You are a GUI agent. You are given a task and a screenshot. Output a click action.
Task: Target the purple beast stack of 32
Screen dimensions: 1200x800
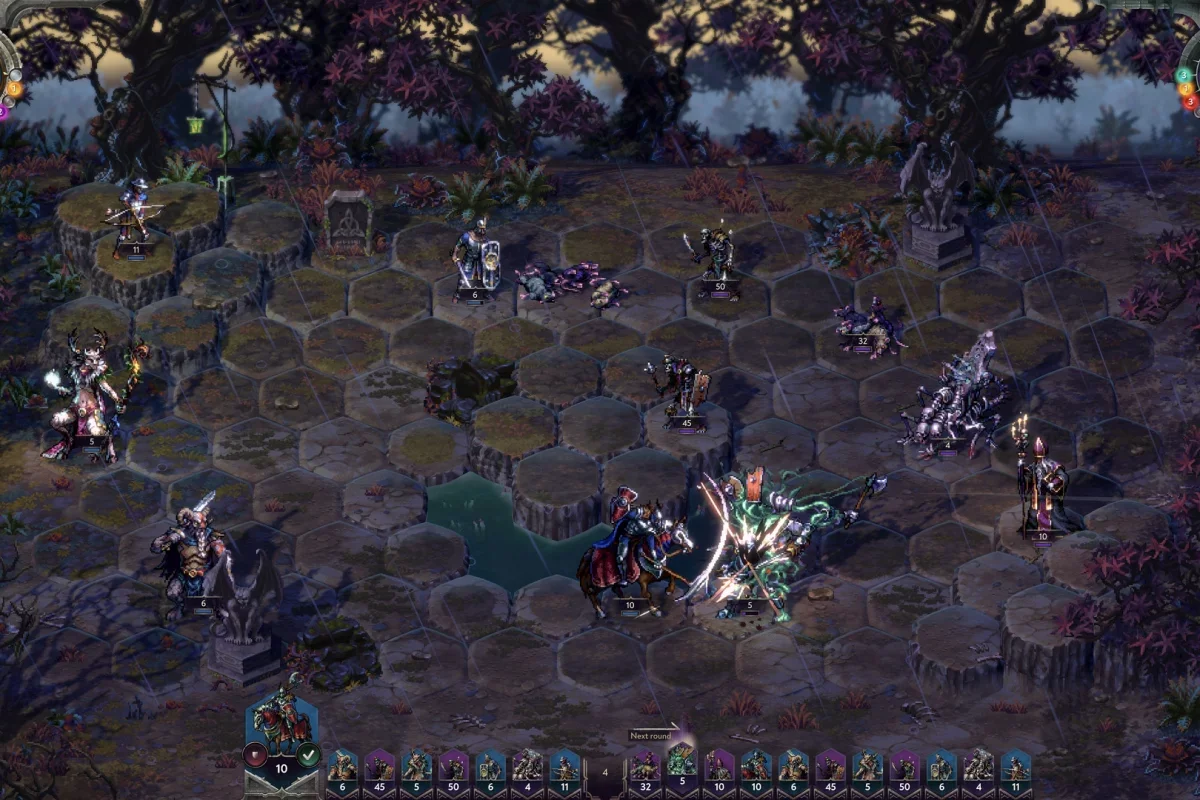(x=866, y=325)
